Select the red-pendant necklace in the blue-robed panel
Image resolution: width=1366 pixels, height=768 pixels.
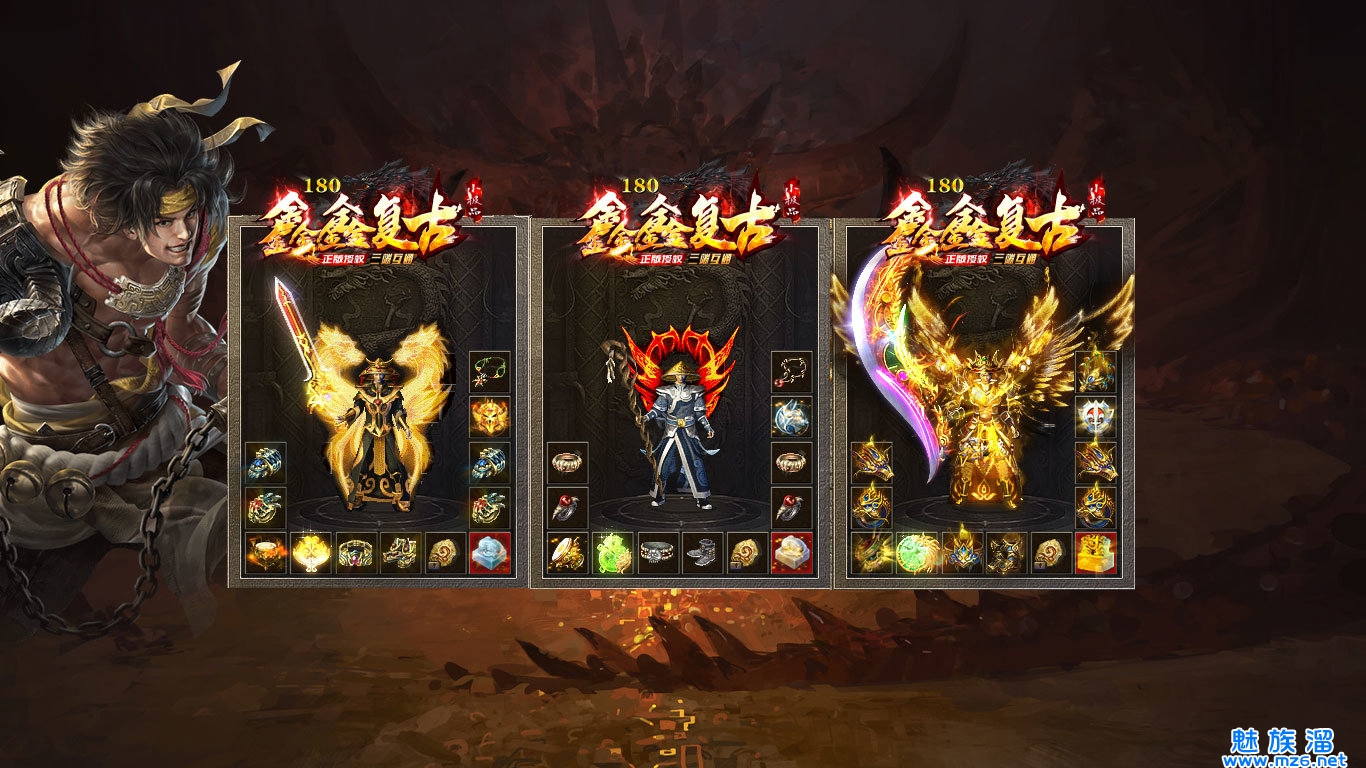[x=792, y=372]
